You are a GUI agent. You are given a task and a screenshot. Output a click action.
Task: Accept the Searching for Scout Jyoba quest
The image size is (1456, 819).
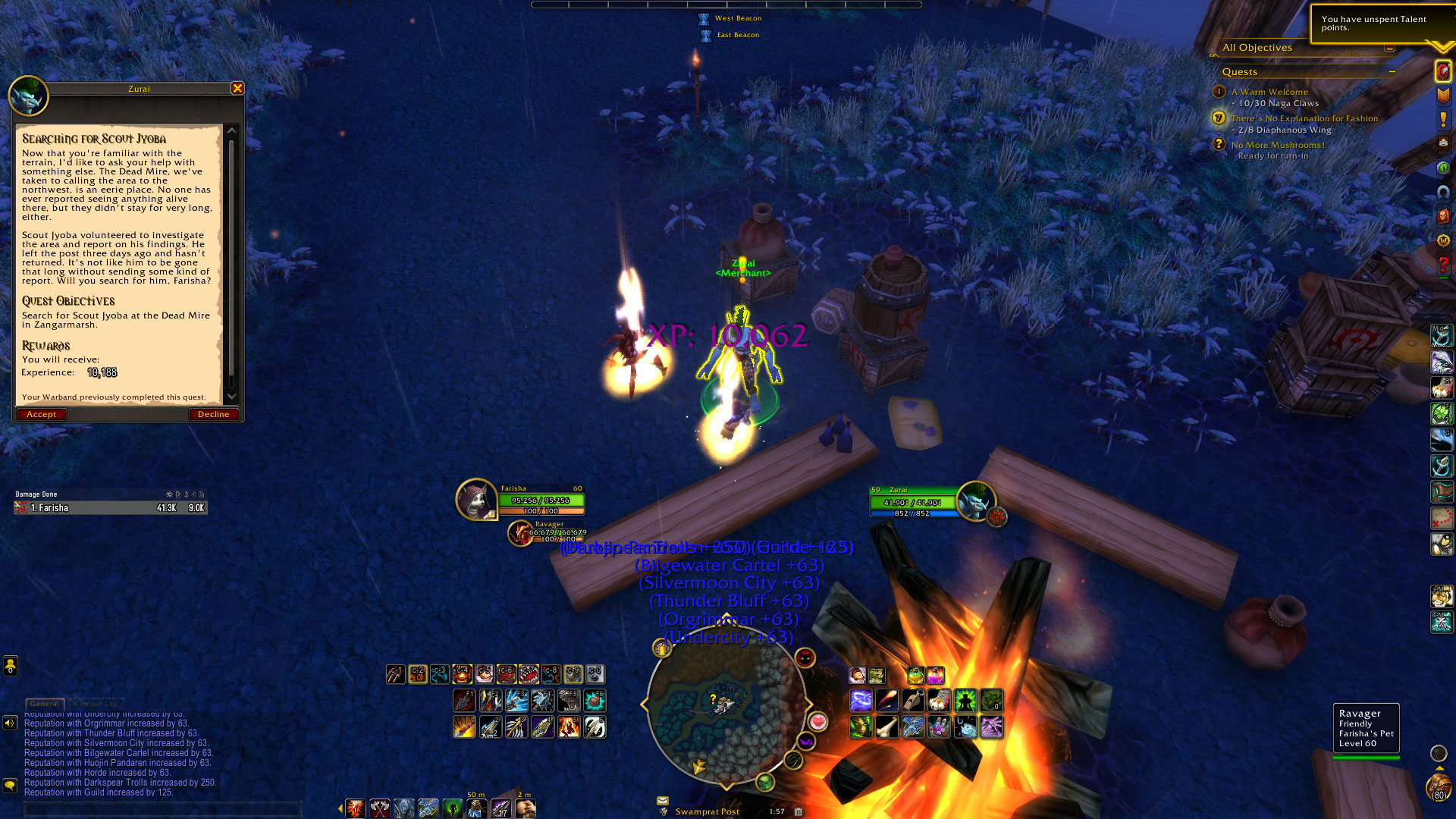(42, 415)
